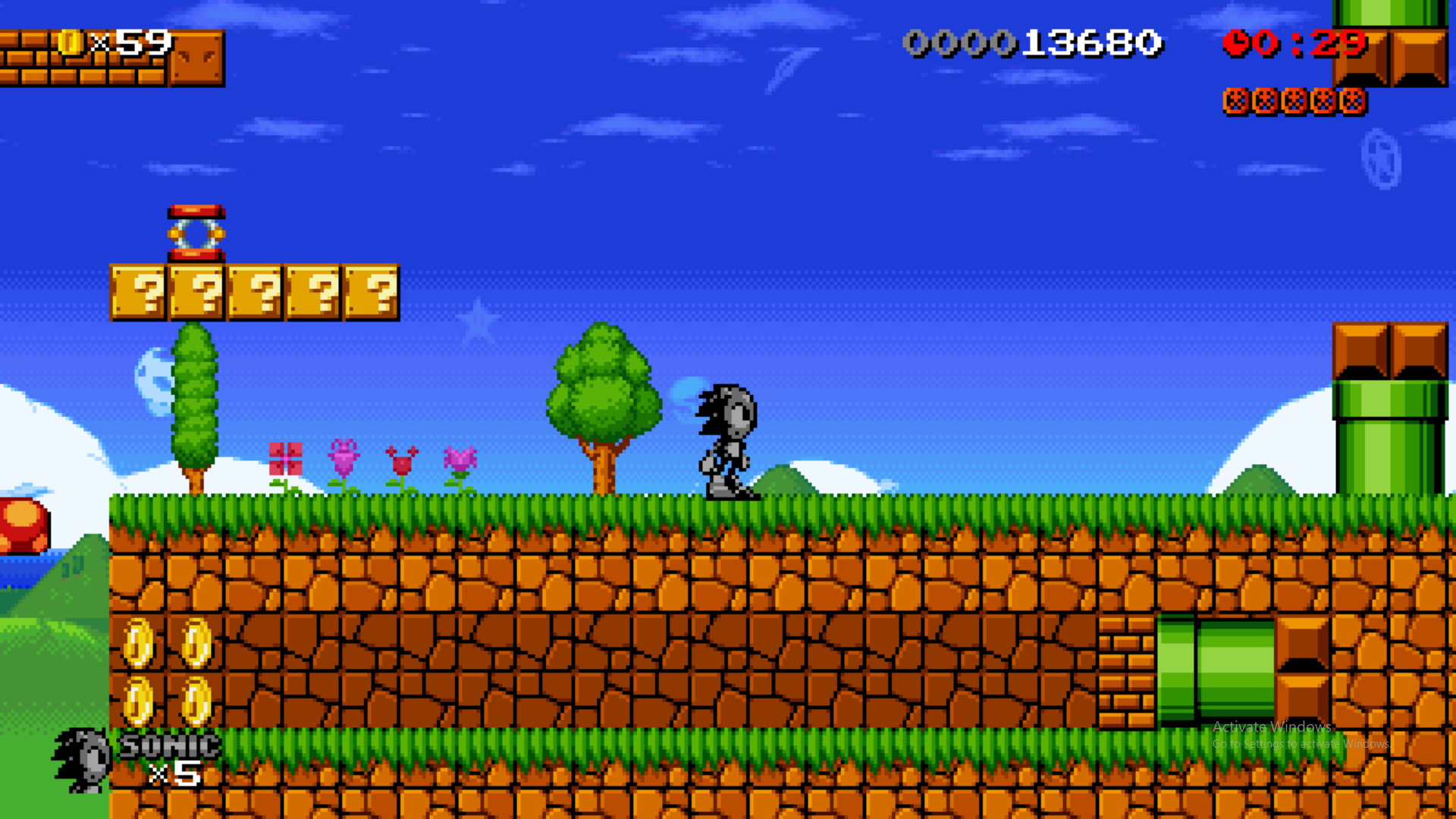1456x819 pixels.
Task: Hit the leftmost question mark block
Action: [136, 292]
